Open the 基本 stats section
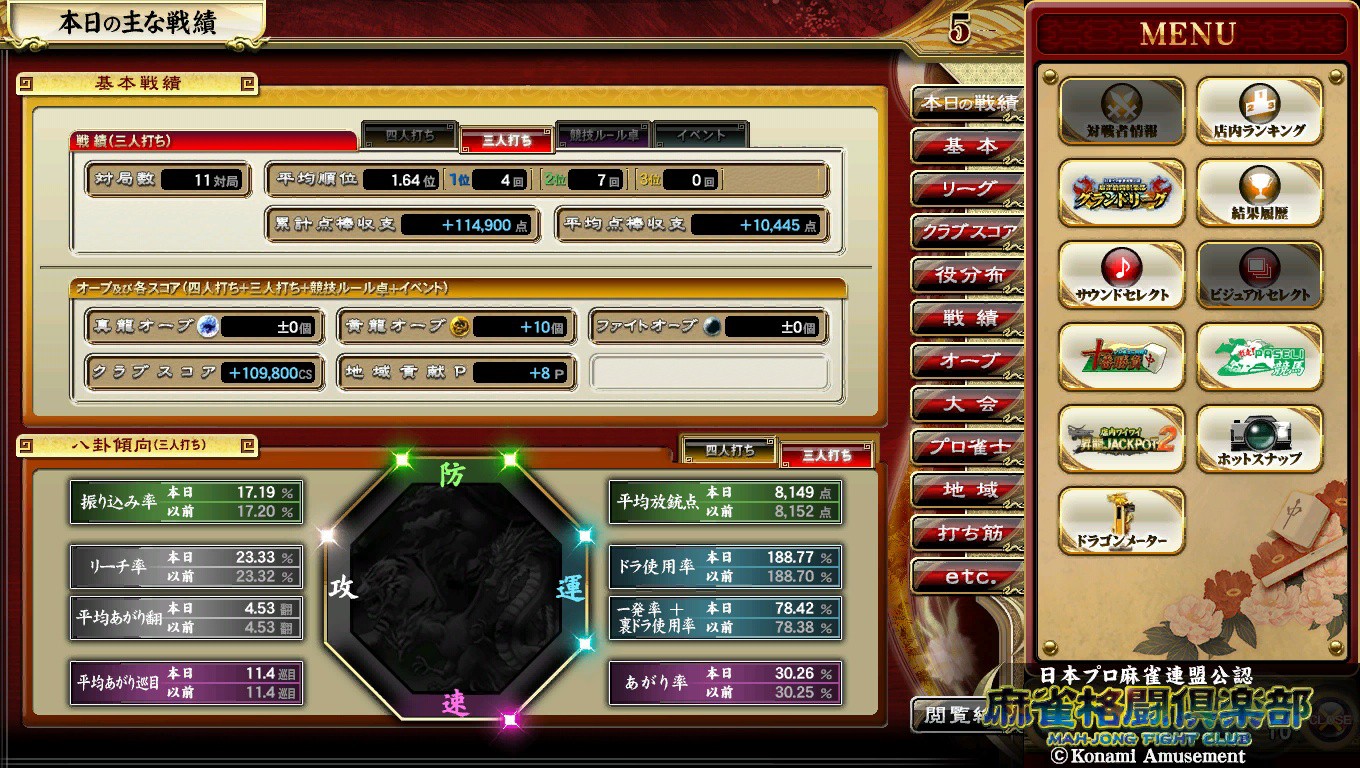Screen dimensions: 1360x768 point(968,146)
